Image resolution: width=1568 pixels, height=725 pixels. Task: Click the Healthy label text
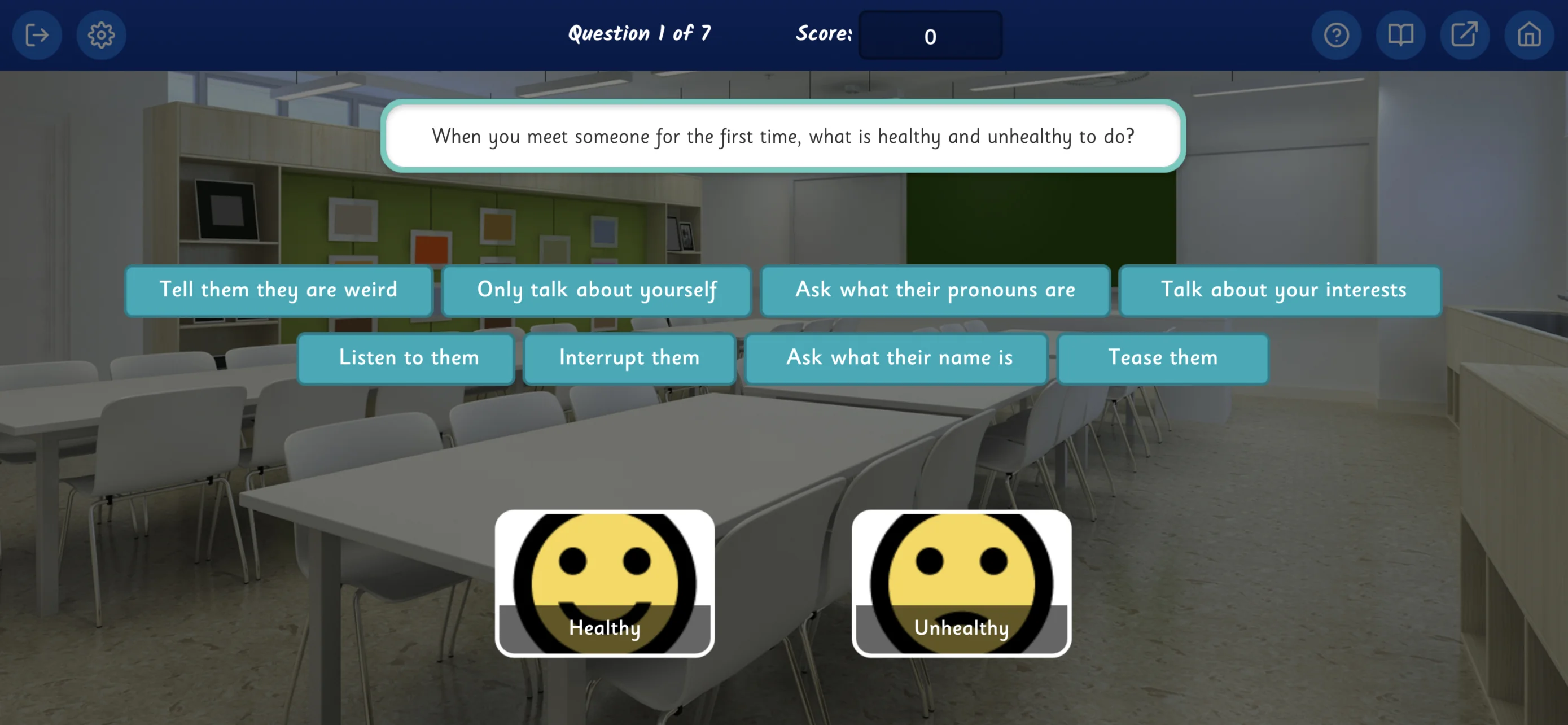(605, 628)
